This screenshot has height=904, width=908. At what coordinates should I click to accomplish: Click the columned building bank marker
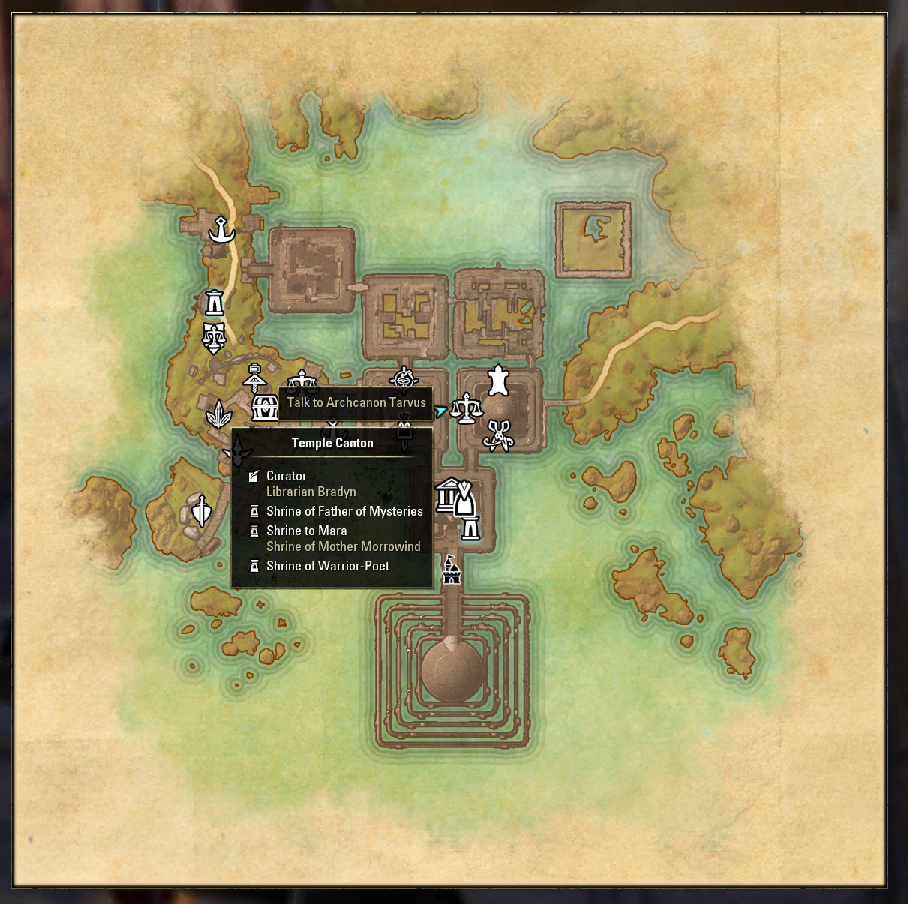pyautogui.click(x=447, y=494)
